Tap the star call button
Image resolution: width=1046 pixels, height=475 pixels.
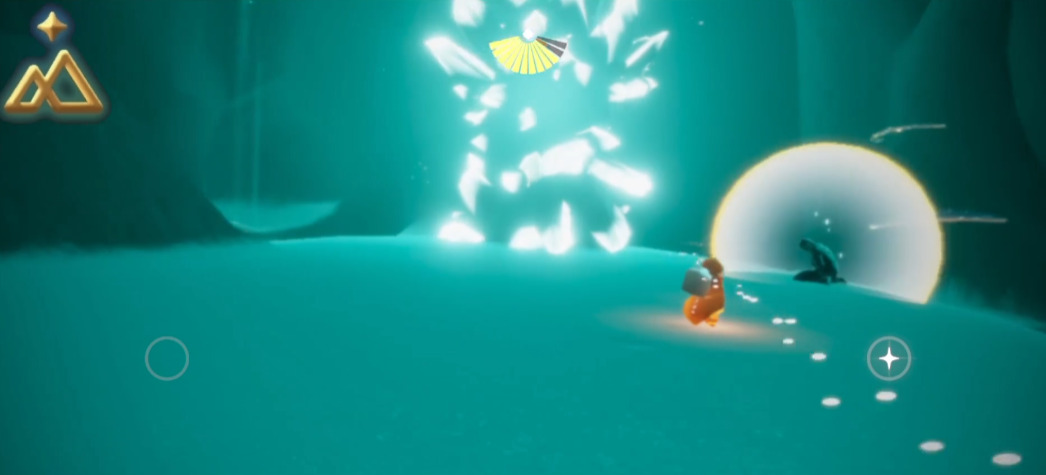pyautogui.click(x=889, y=358)
